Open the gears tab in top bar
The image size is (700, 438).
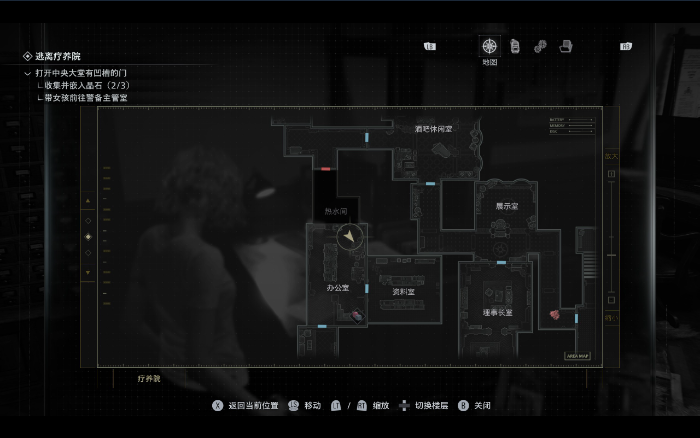point(540,46)
